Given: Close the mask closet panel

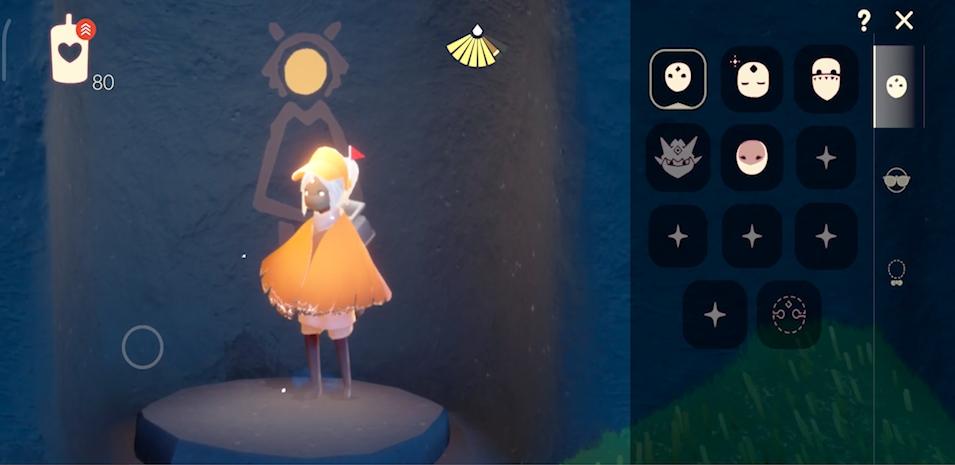Looking at the screenshot, I should [x=904, y=20].
